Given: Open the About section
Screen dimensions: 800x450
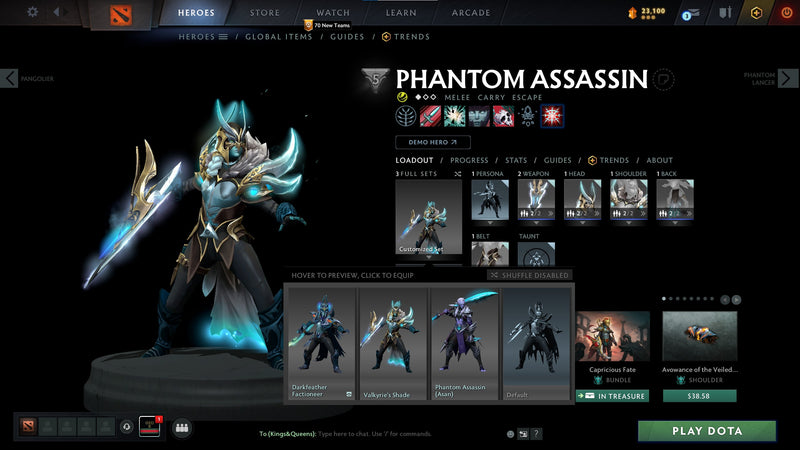Looking at the screenshot, I should [x=659, y=160].
